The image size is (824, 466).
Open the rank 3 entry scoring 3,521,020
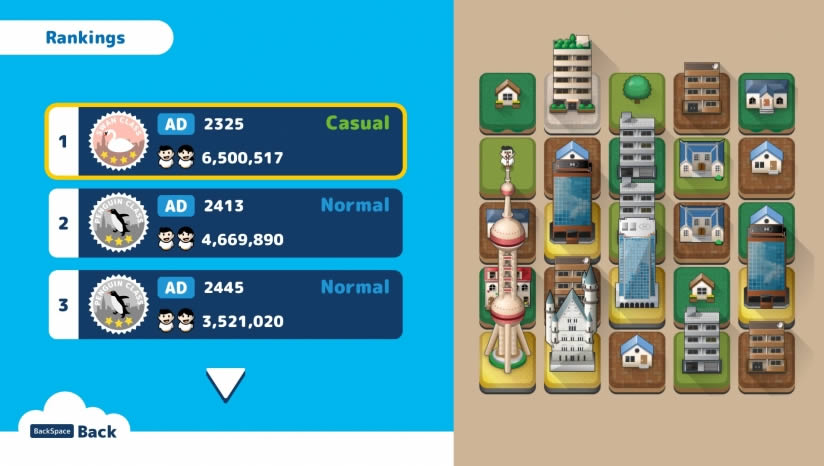[x=225, y=304]
